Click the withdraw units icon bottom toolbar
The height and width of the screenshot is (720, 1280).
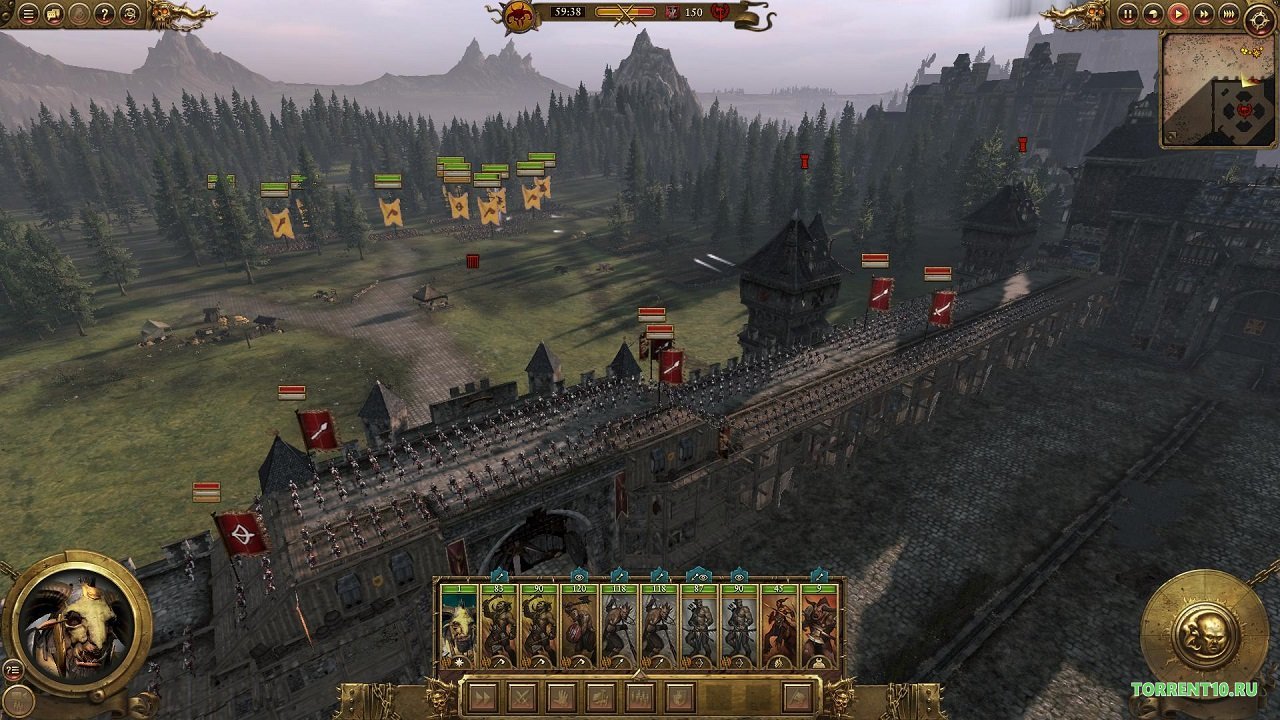[796, 697]
